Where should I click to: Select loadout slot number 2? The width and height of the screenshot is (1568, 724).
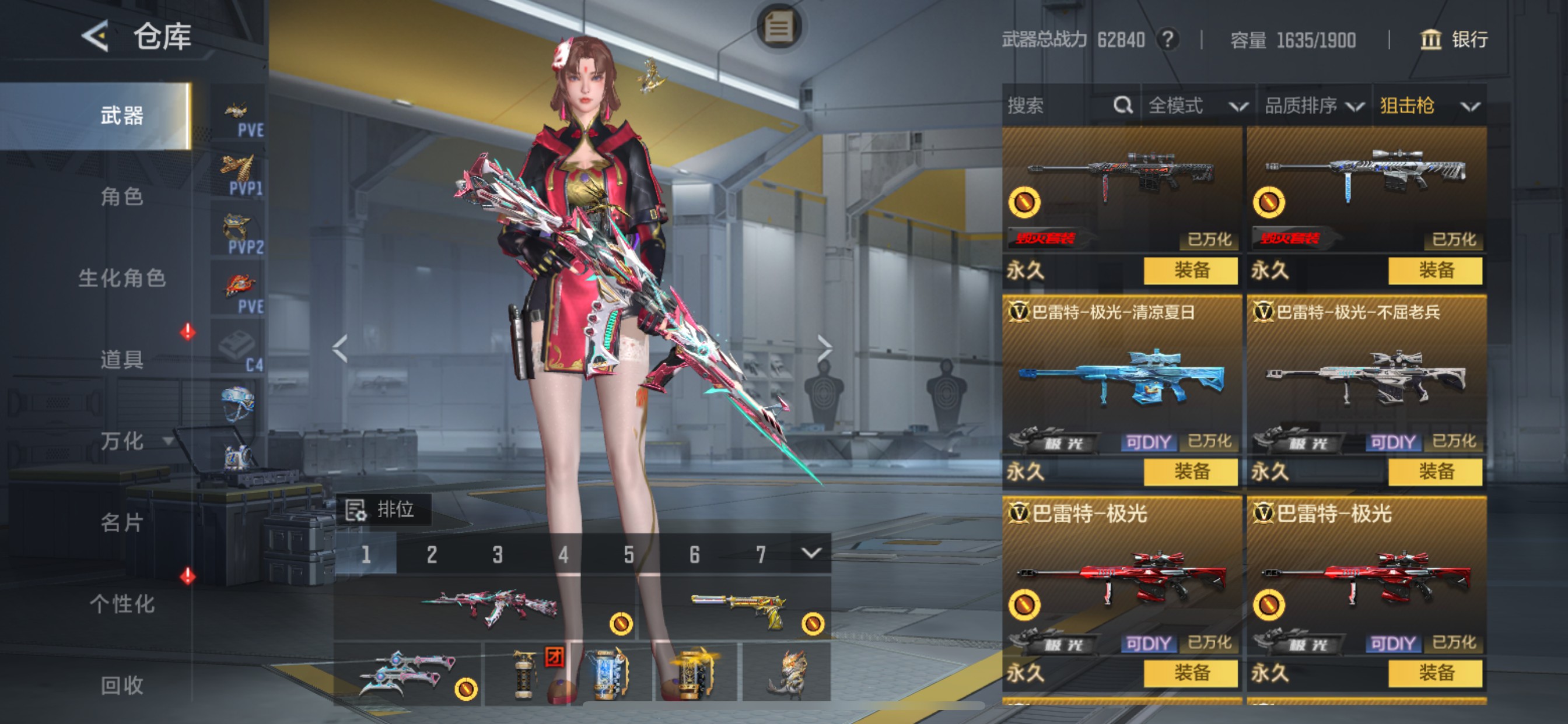coord(432,554)
